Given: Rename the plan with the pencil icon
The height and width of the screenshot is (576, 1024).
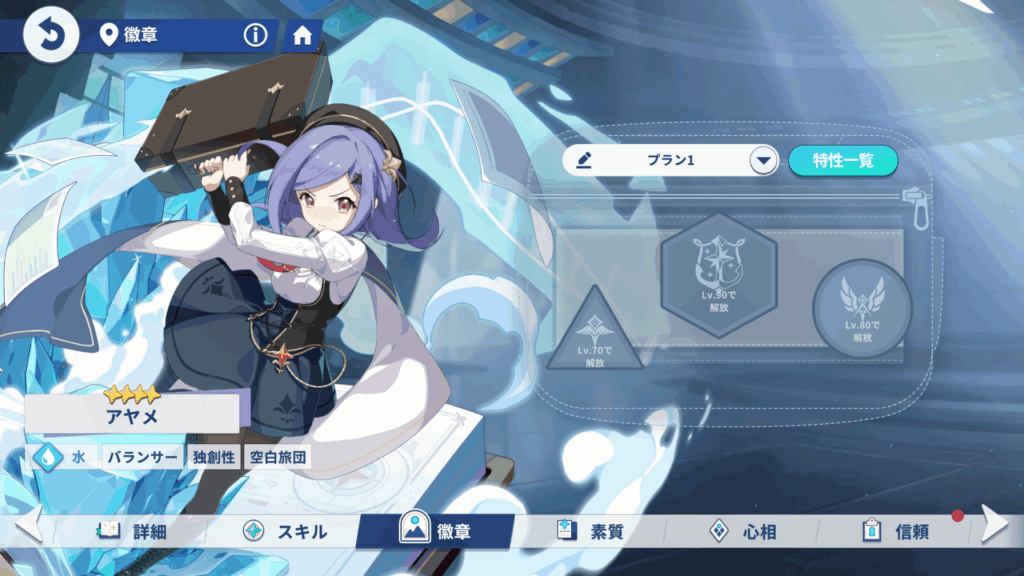Looking at the screenshot, I should (585, 160).
